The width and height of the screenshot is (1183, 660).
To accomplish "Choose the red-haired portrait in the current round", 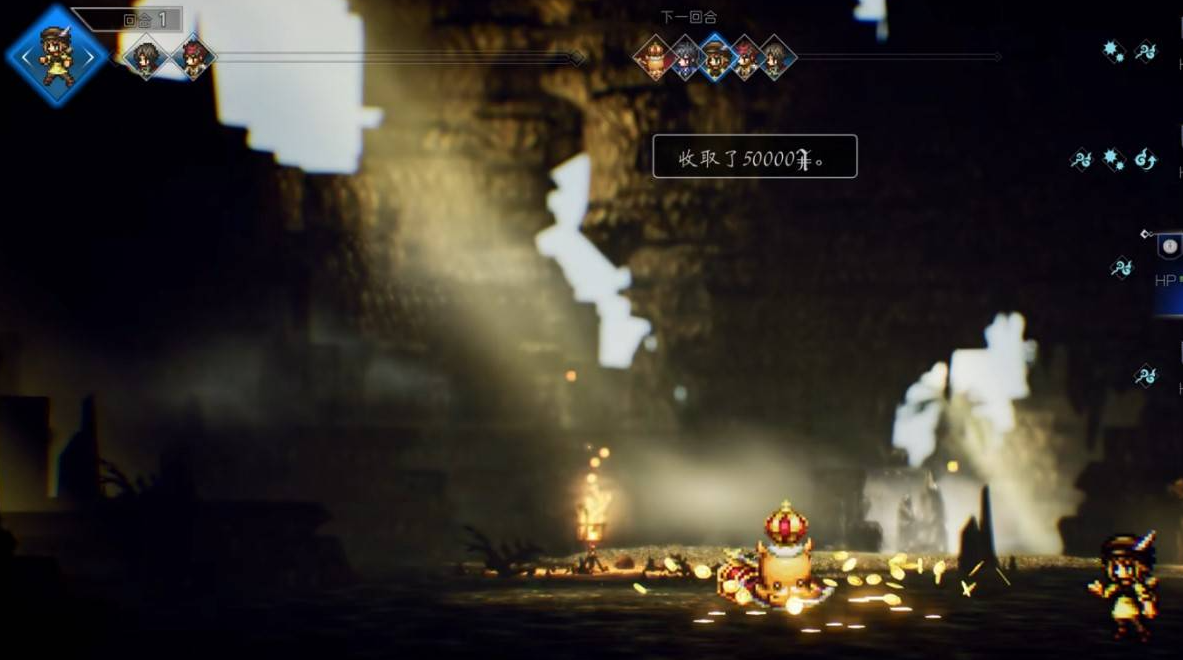I will coord(193,56).
